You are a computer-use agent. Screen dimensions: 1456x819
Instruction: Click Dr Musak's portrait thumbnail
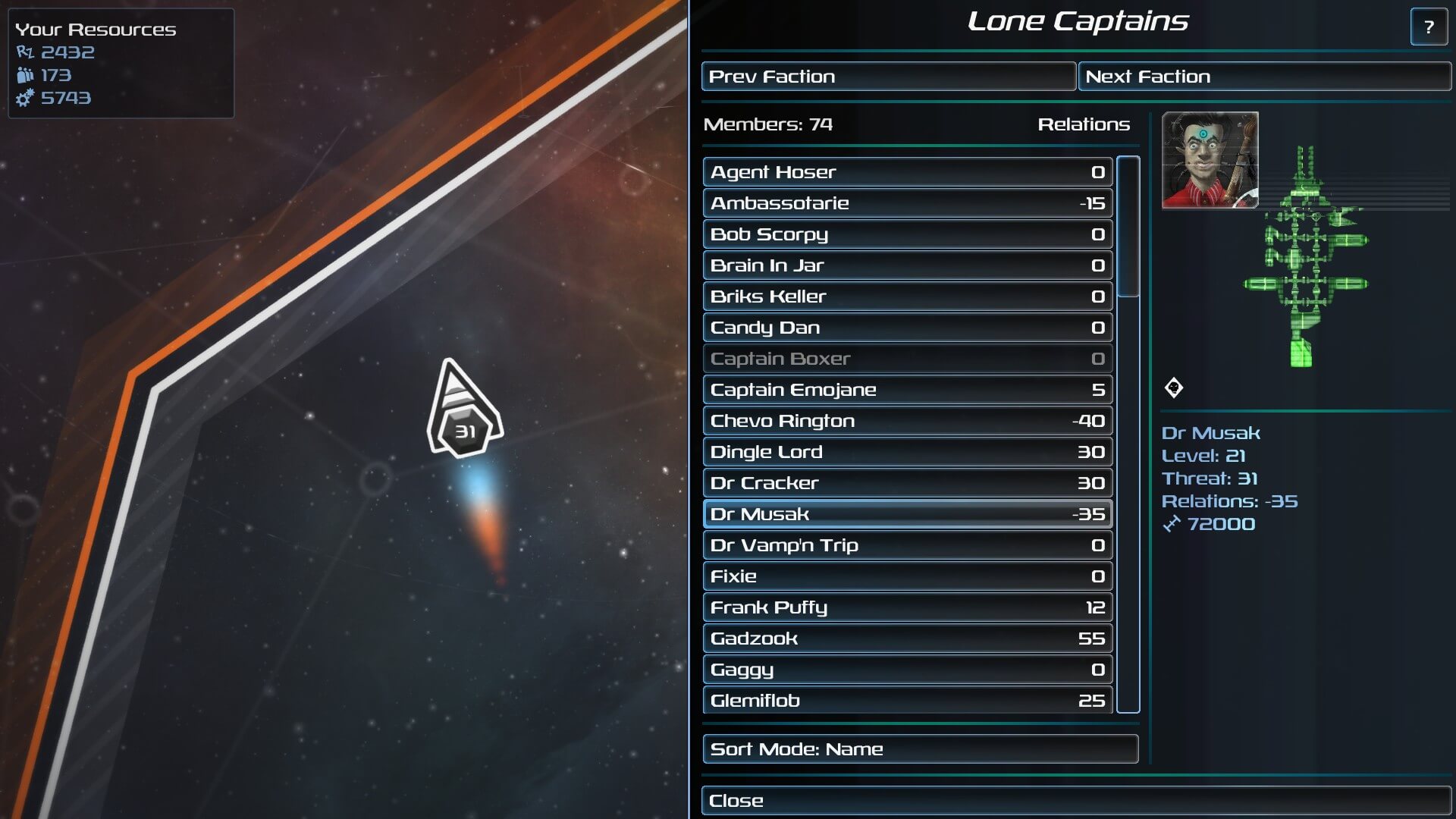[x=1210, y=160]
